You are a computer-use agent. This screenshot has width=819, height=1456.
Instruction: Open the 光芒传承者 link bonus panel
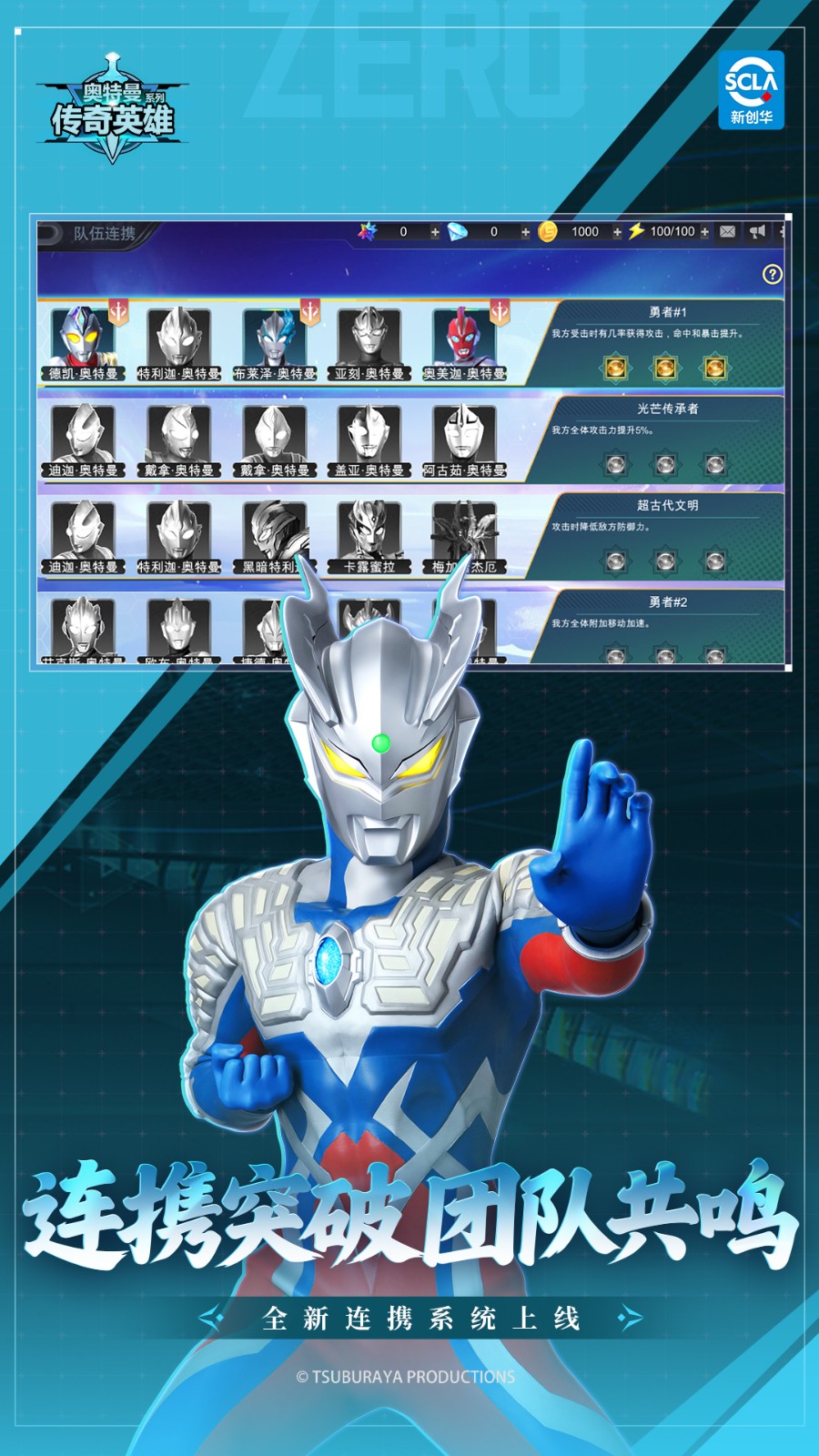pyautogui.click(x=667, y=440)
